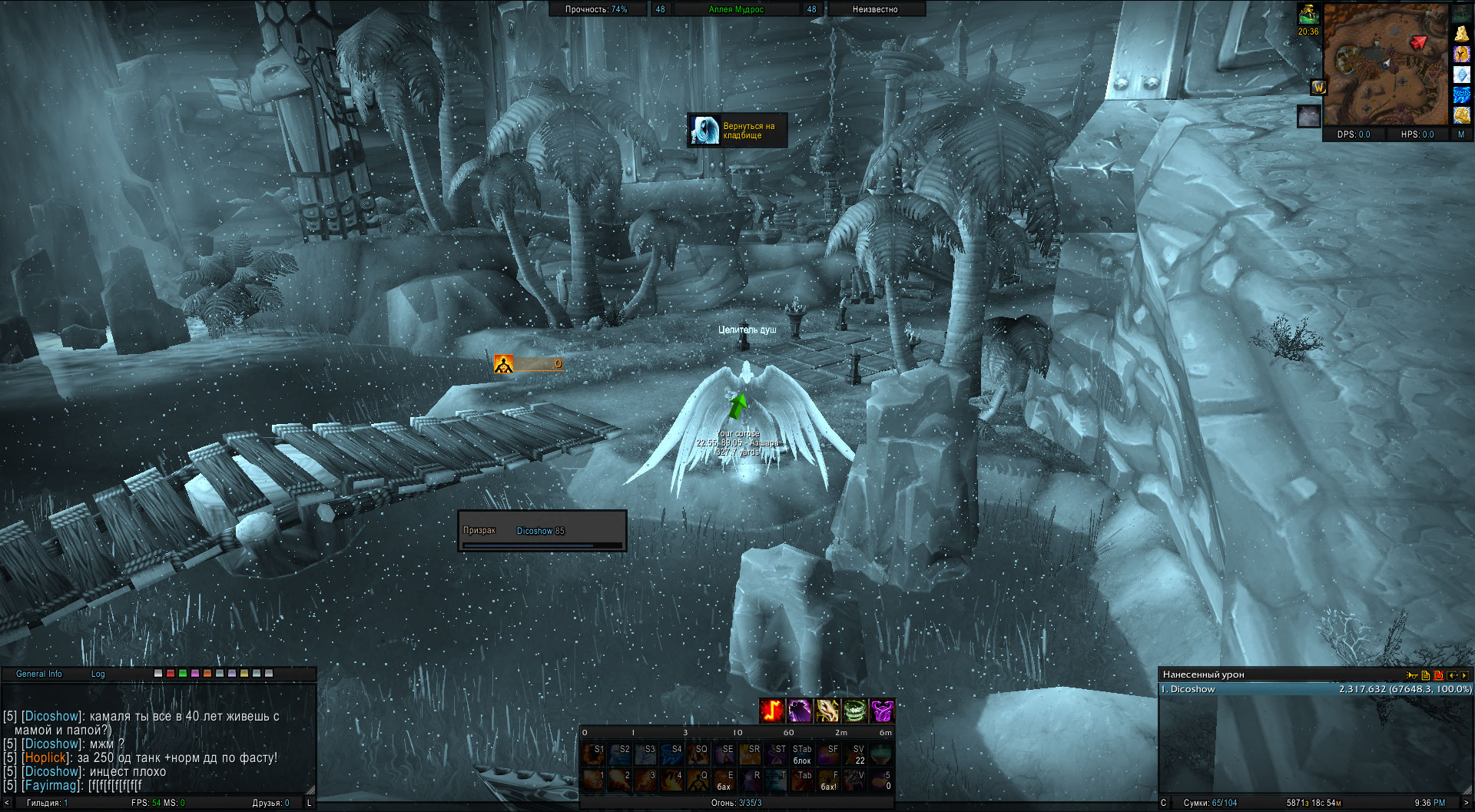Screen dimensions: 1475x812
Task: Click Dicoshow's row in the damage meter
Action: (x=1315, y=689)
